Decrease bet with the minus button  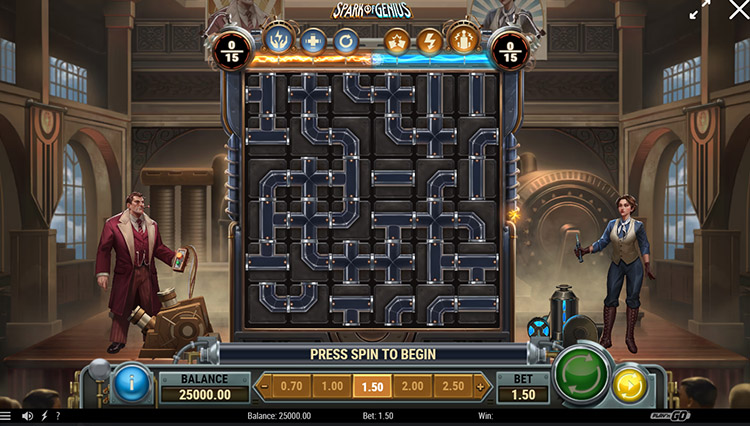[x=265, y=385]
